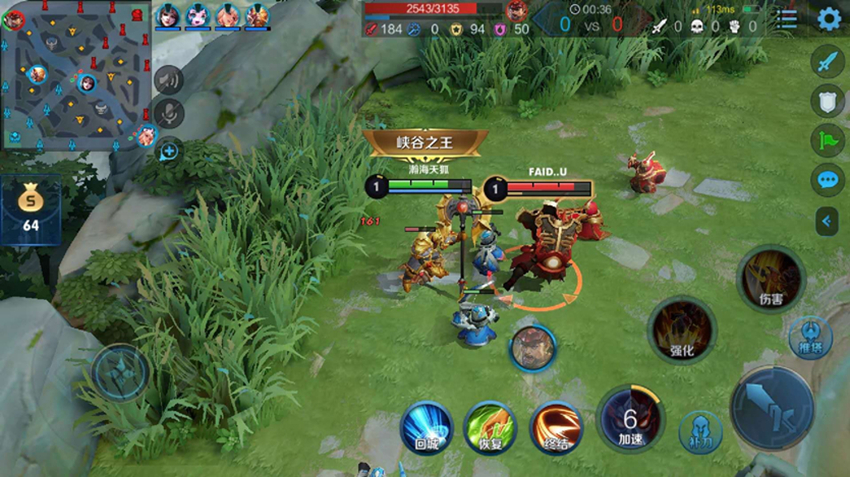Open the scoreboard list icon

click(788, 18)
